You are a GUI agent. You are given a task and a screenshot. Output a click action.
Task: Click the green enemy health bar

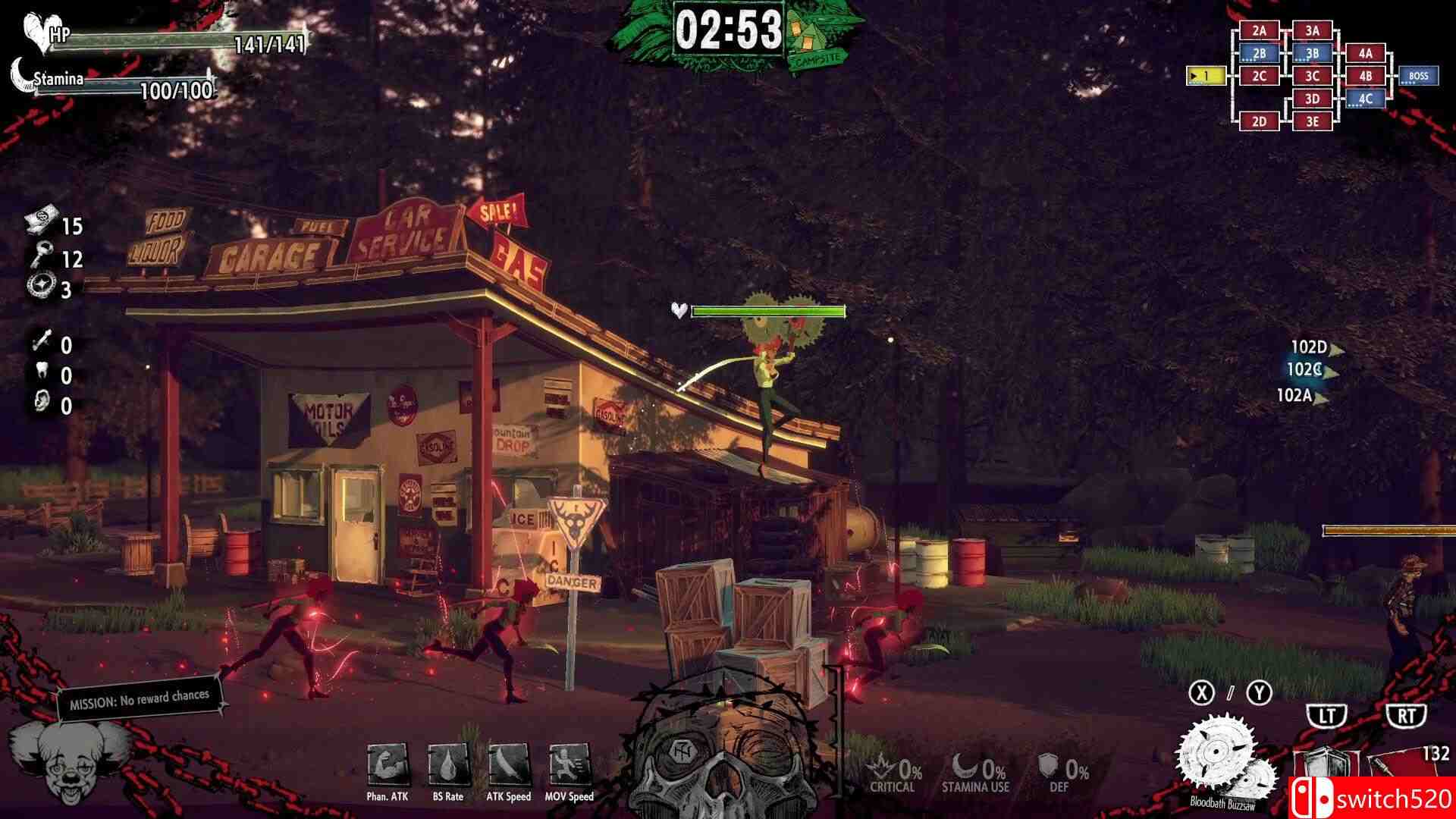(769, 310)
